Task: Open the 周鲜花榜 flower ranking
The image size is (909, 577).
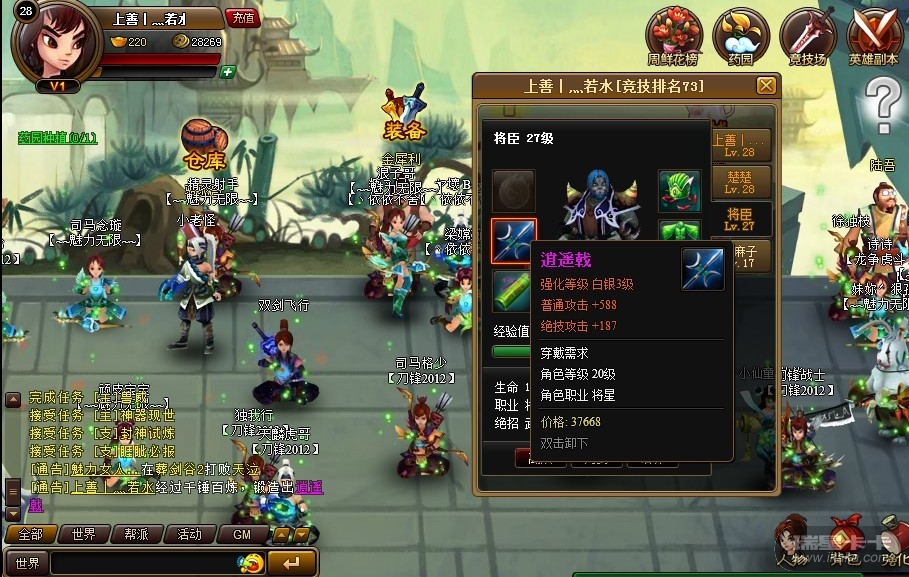Action: tap(673, 36)
